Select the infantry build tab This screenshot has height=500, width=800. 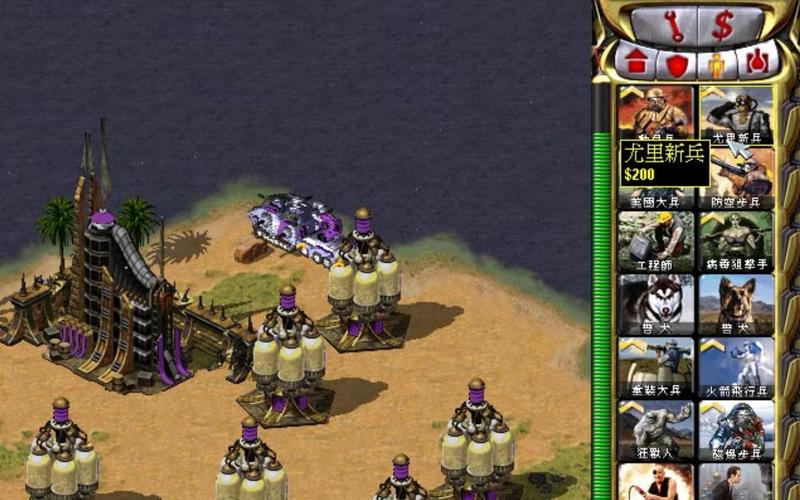tap(716, 64)
